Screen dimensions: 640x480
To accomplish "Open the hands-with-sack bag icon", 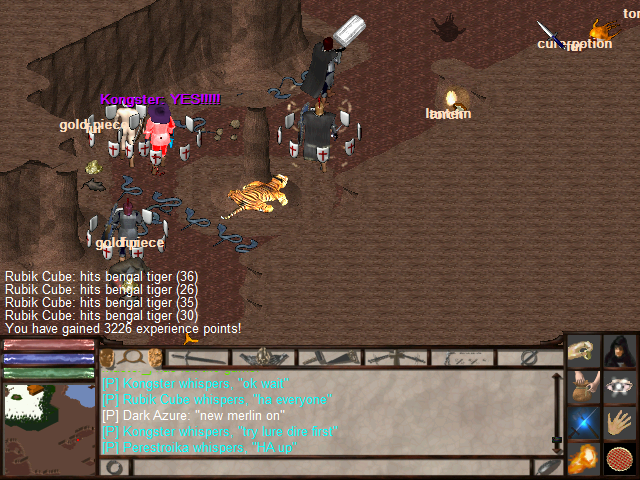I will [584, 388].
